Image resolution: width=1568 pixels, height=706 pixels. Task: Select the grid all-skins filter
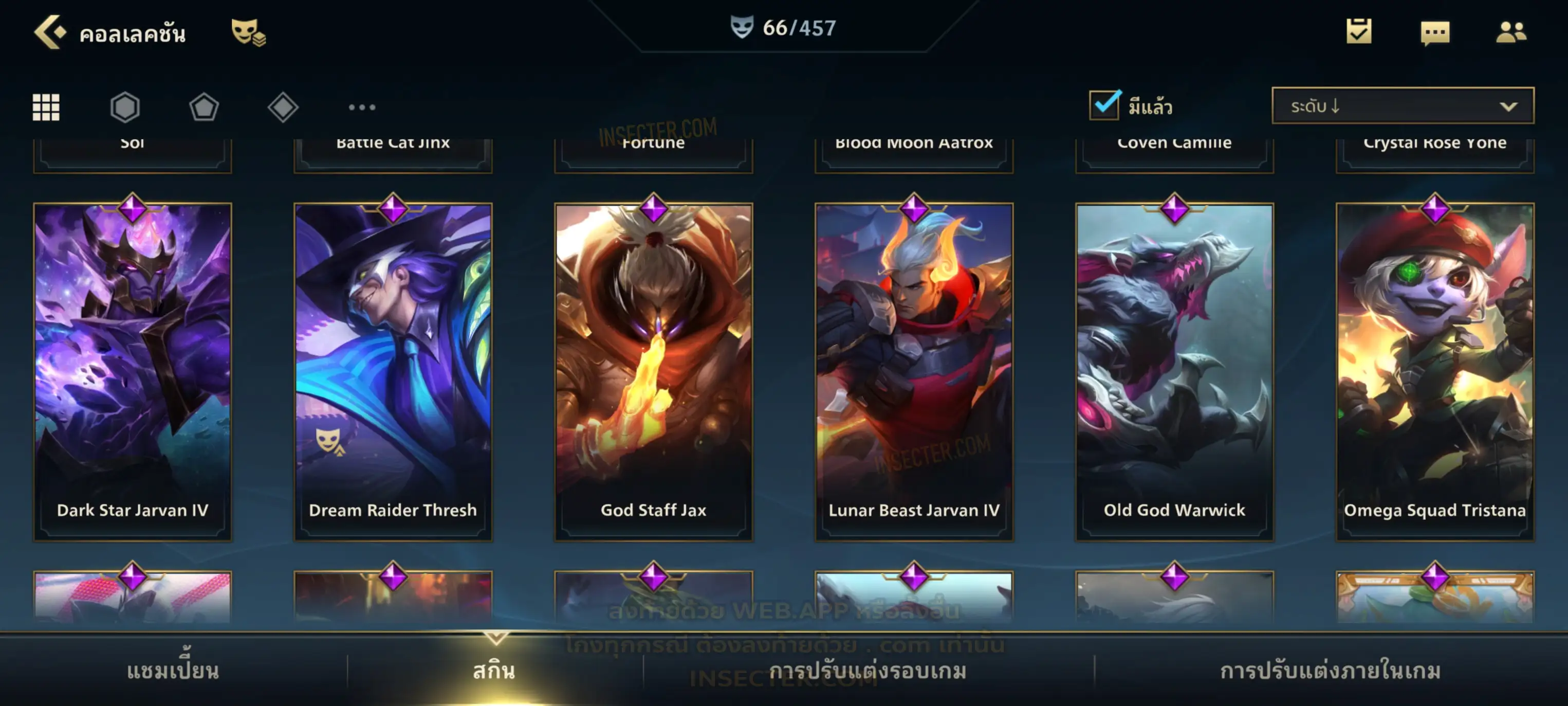pos(46,107)
